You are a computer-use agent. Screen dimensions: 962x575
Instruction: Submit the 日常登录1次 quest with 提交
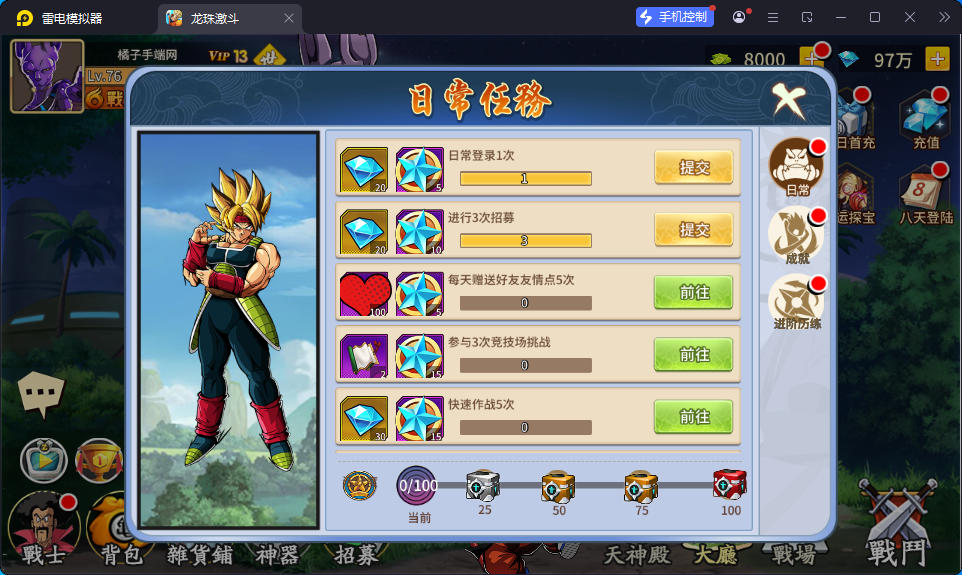point(693,168)
